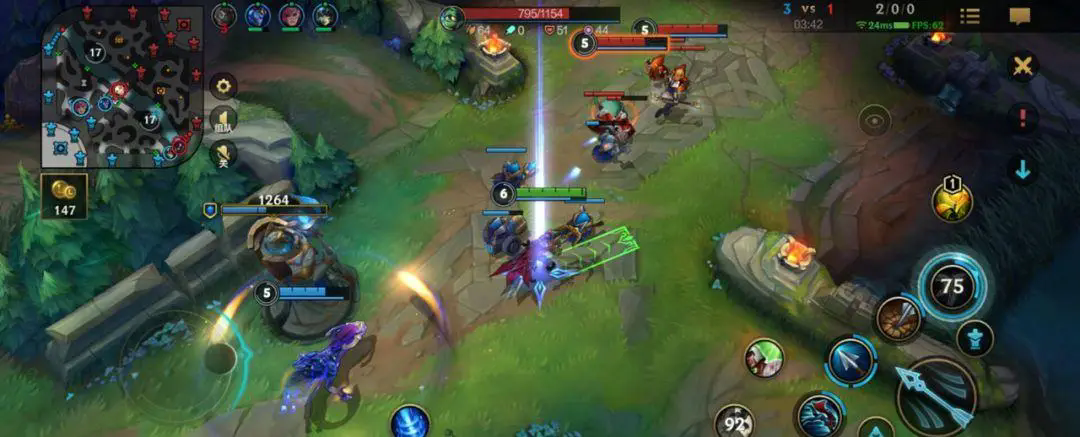Tap the small turret target button
Image resolution: width=1080 pixels, height=437 pixels.
(x=974, y=338)
